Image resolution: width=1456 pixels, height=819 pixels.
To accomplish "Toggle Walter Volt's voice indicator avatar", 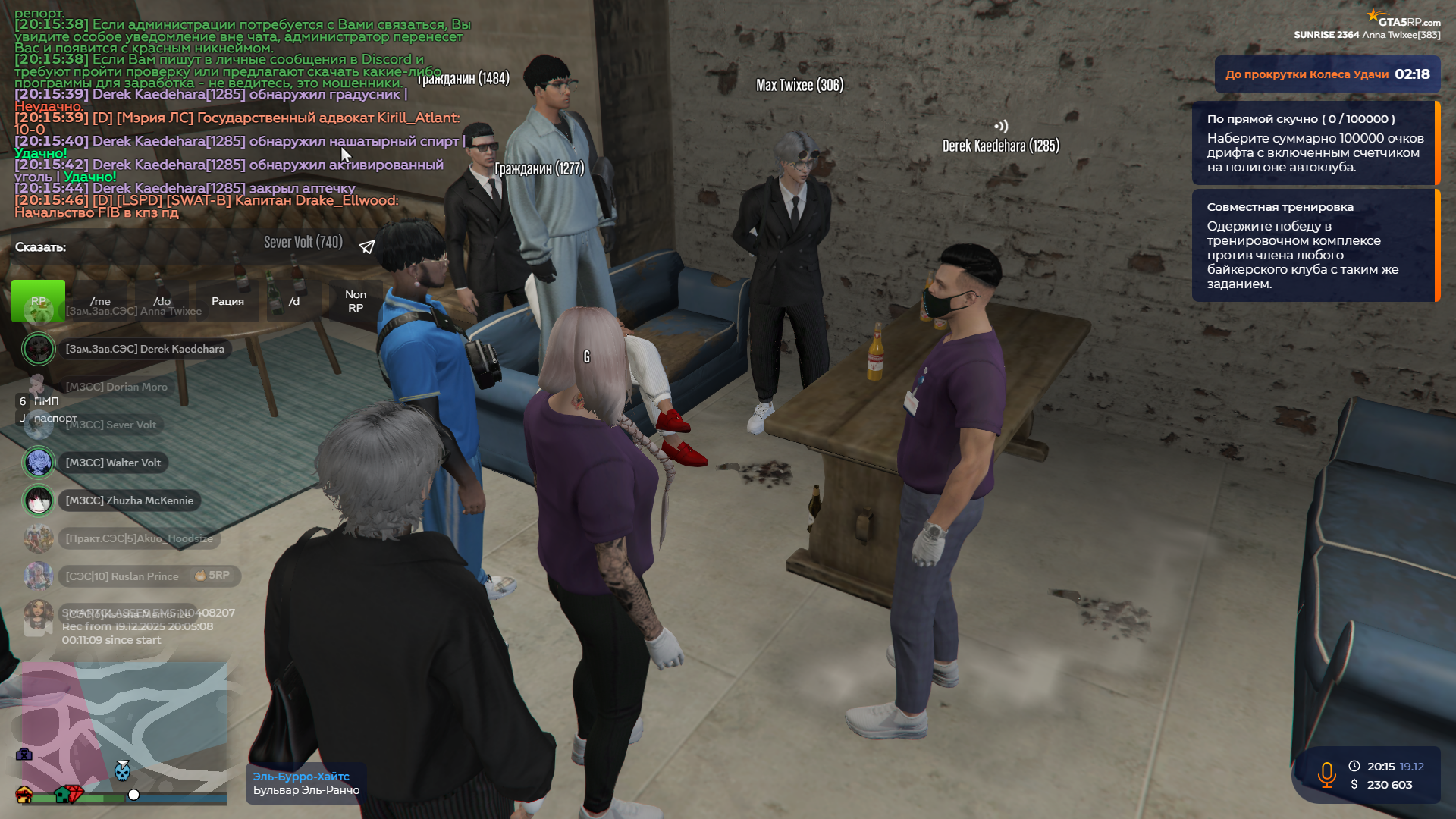I will click(39, 462).
